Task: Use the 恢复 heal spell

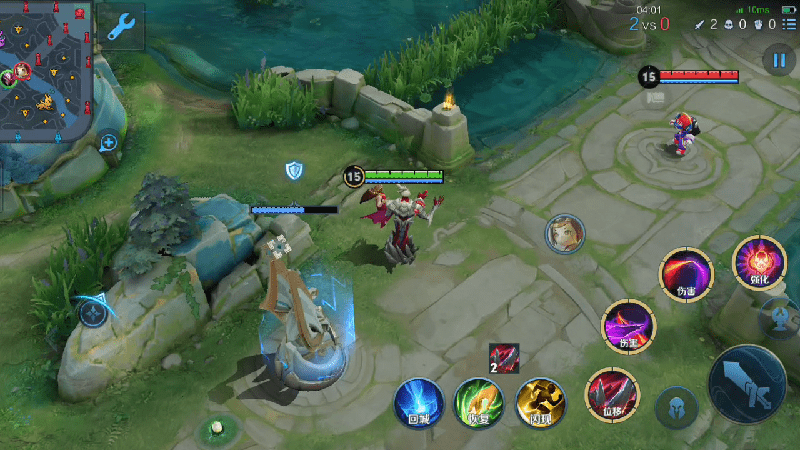Action: (x=479, y=402)
